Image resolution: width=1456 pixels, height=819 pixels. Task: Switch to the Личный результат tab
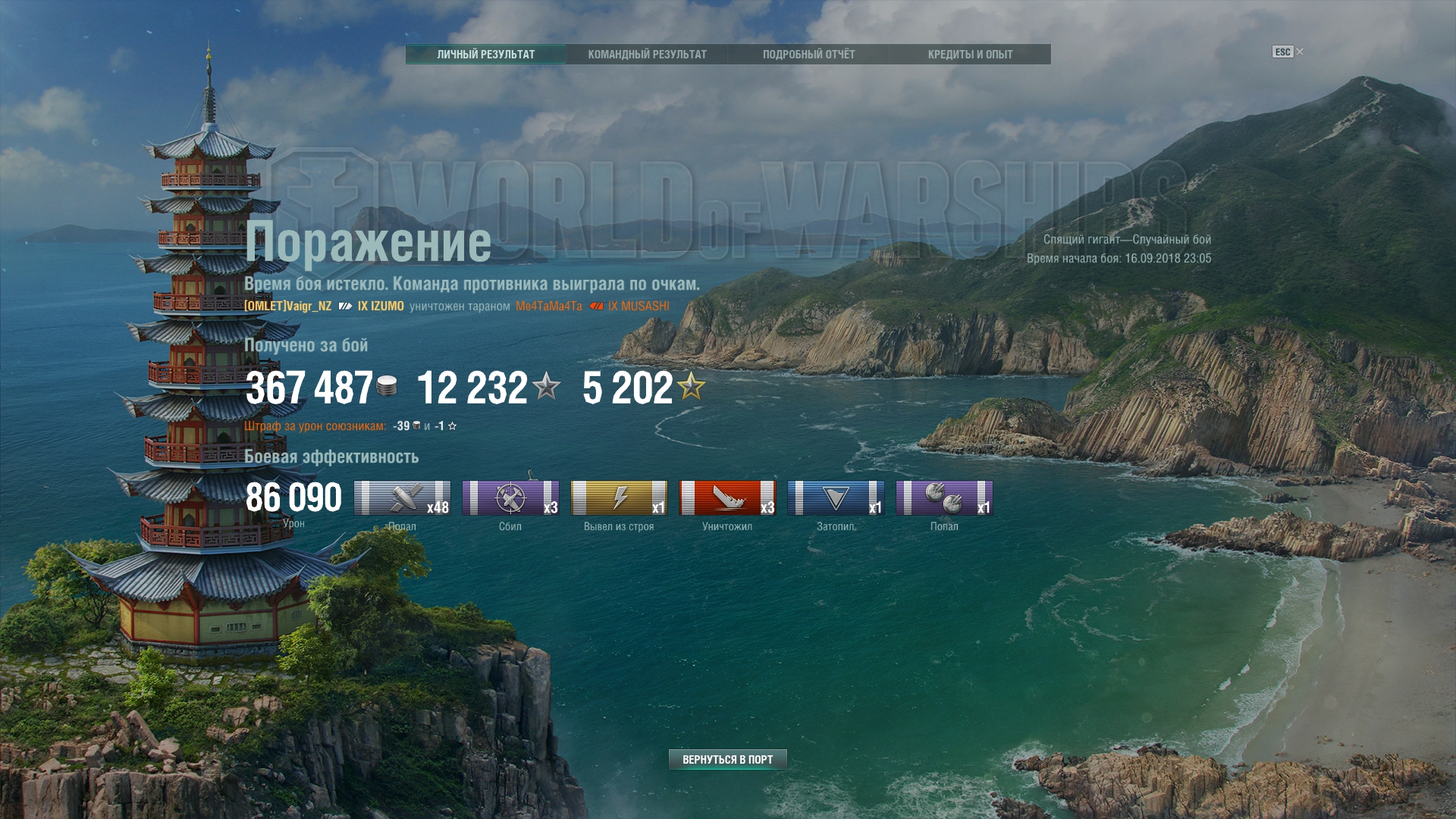pyautogui.click(x=485, y=55)
